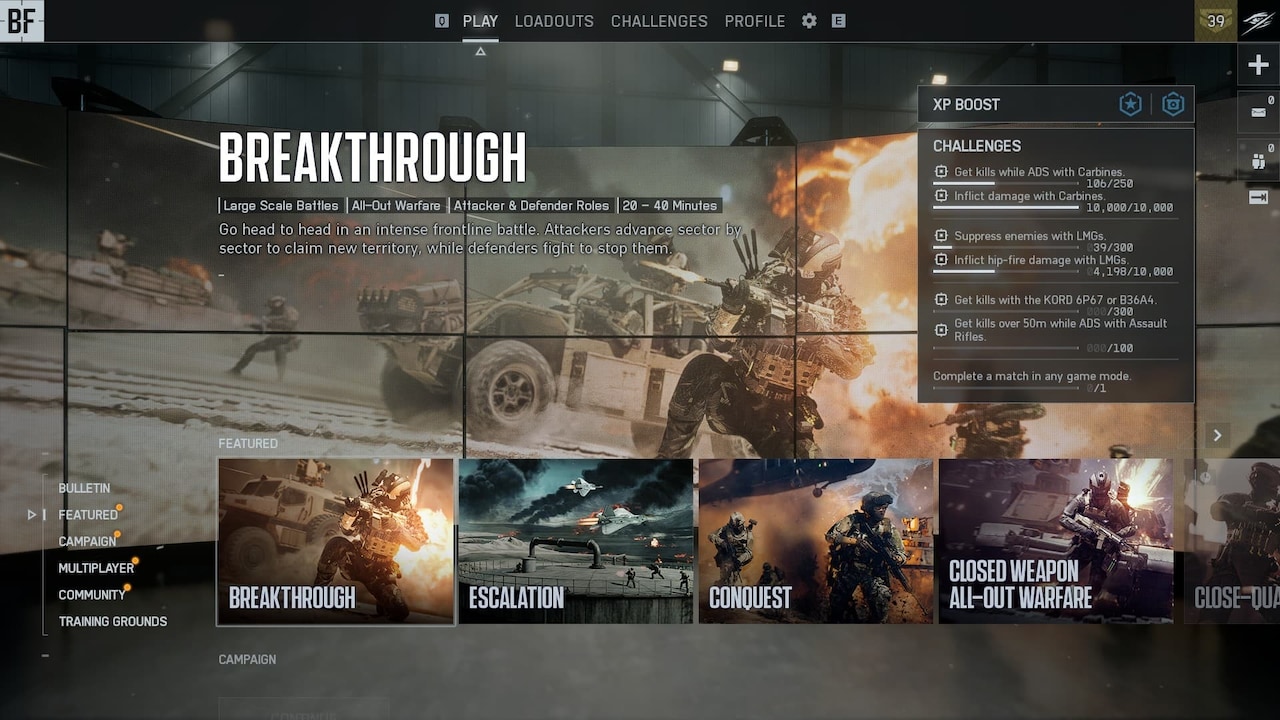Choose Closed Weapon All-Out Warfare tile
The height and width of the screenshot is (720, 1280).
(x=1056, y=541)
